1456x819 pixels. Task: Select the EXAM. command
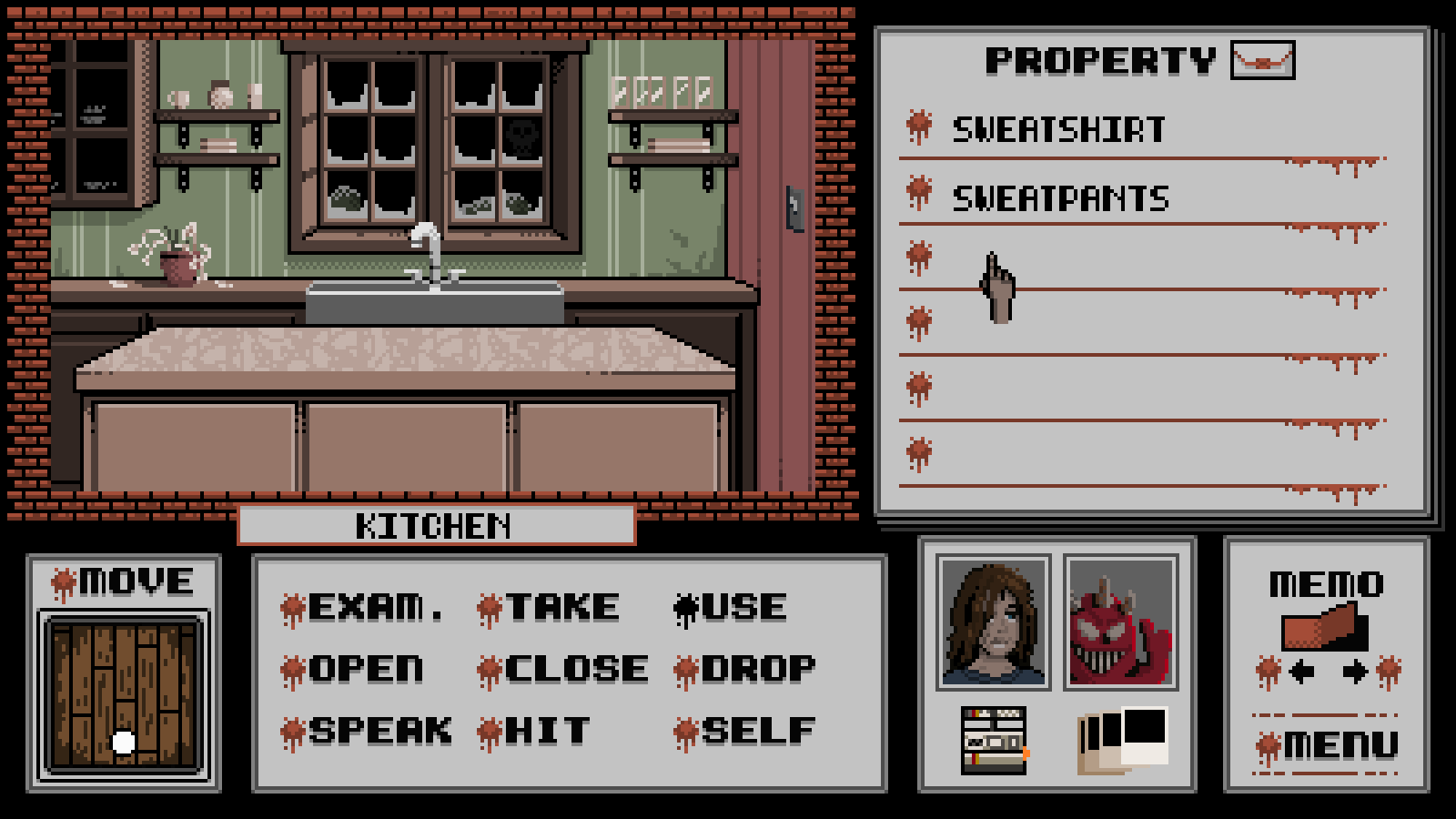pyautogui.click(x=375, y=608)
